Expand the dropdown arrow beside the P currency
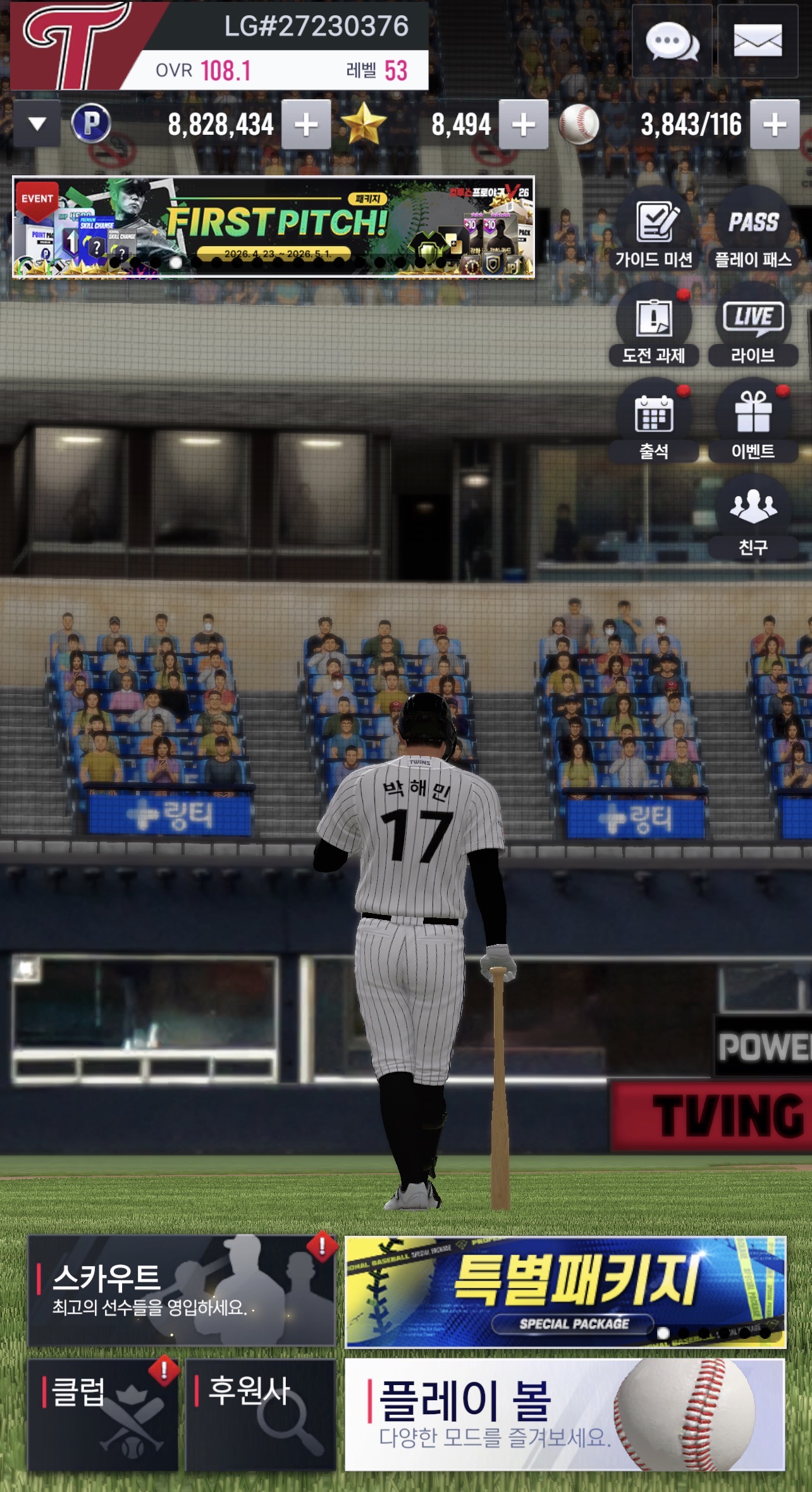The image size is (812, 1492). coord(37,123)
